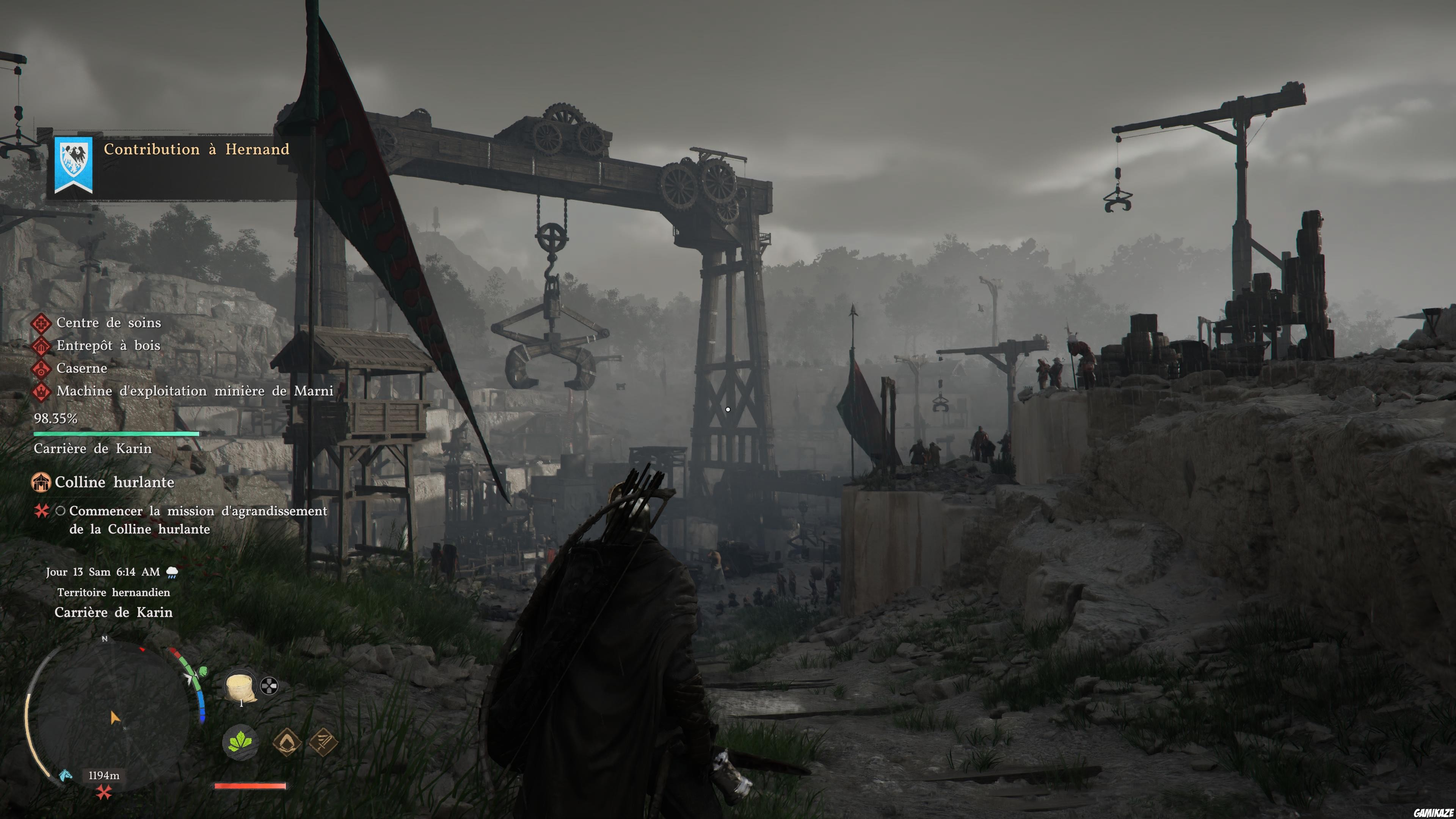This screenshot has height=819, width=1456.
Task: Select the sword skill diamond icon
Action: (x=324, y=741)
